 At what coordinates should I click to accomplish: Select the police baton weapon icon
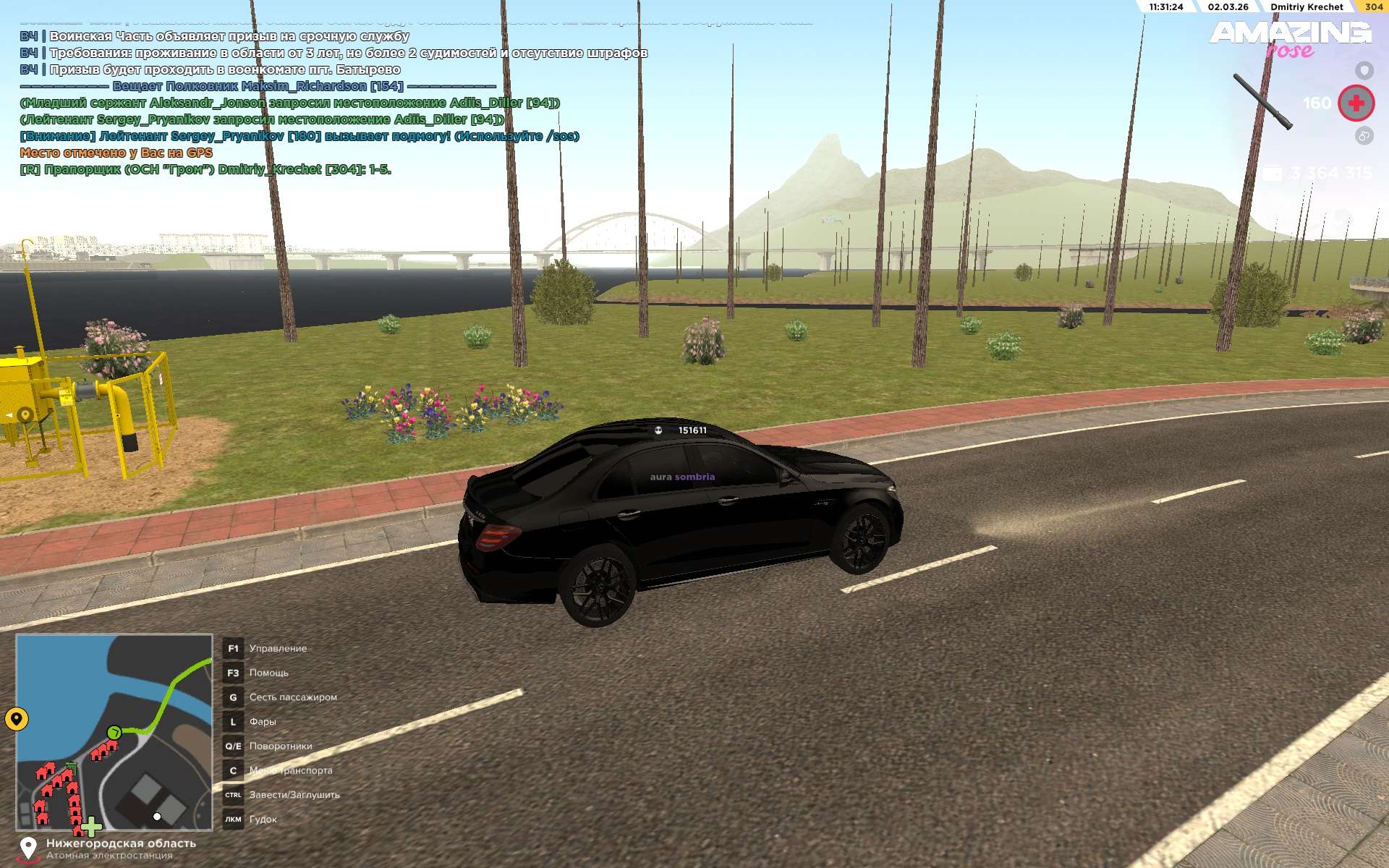click(x=1262, y=102)
